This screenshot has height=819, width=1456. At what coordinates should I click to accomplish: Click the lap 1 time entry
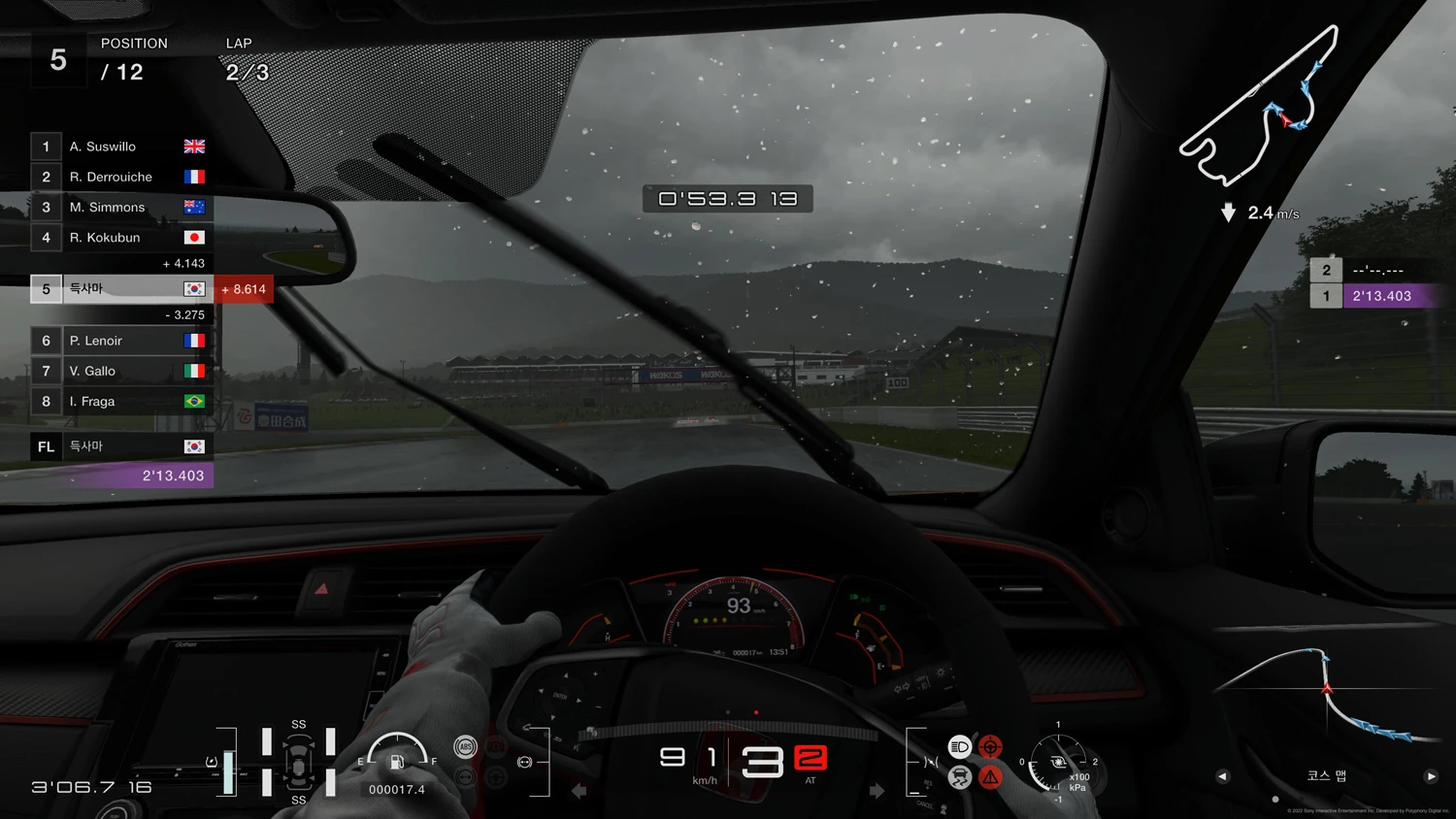click(1379, 296)
